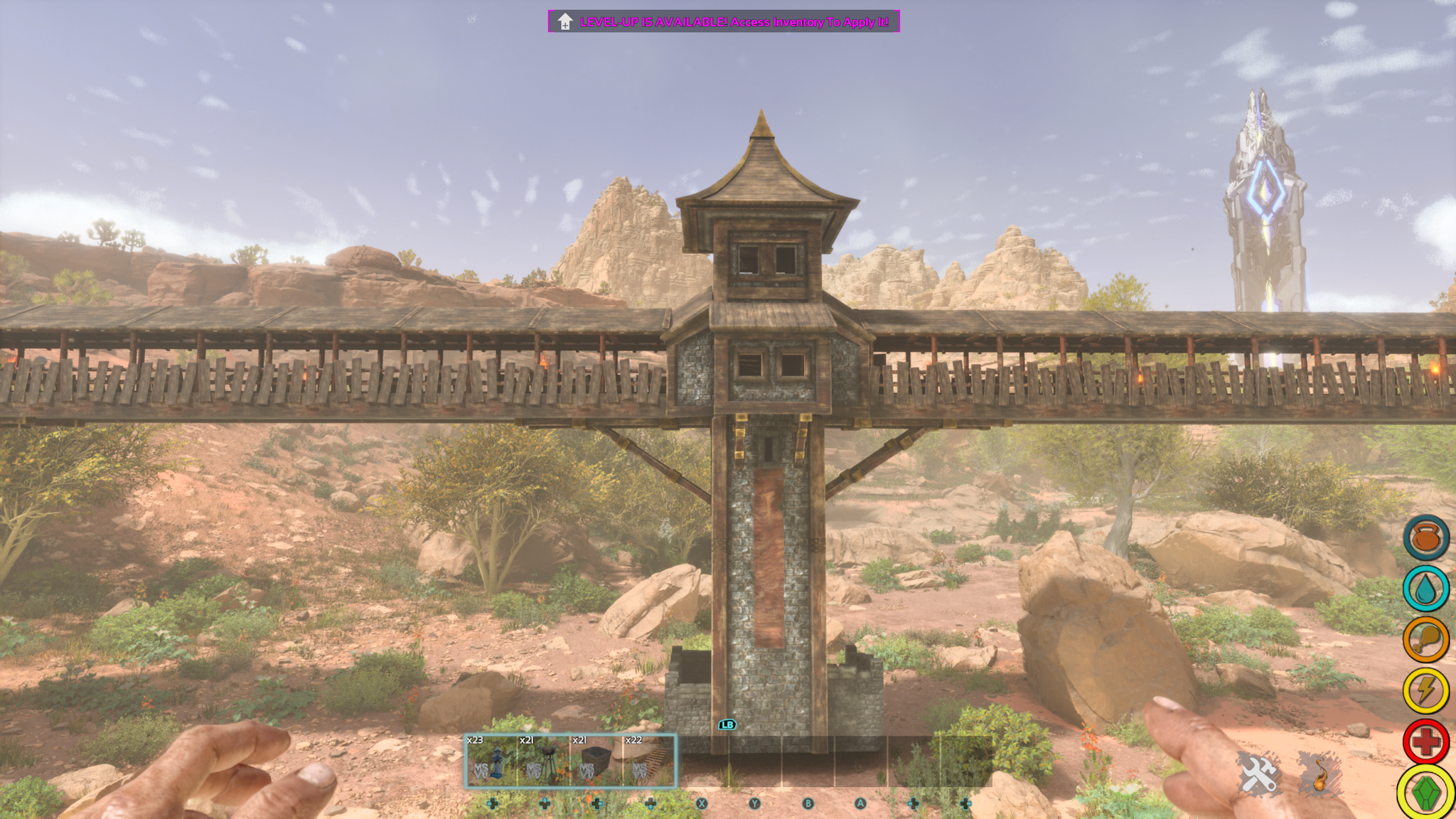
Task: Select the blue lantern post hotbar slot
Action: (491, 761)
